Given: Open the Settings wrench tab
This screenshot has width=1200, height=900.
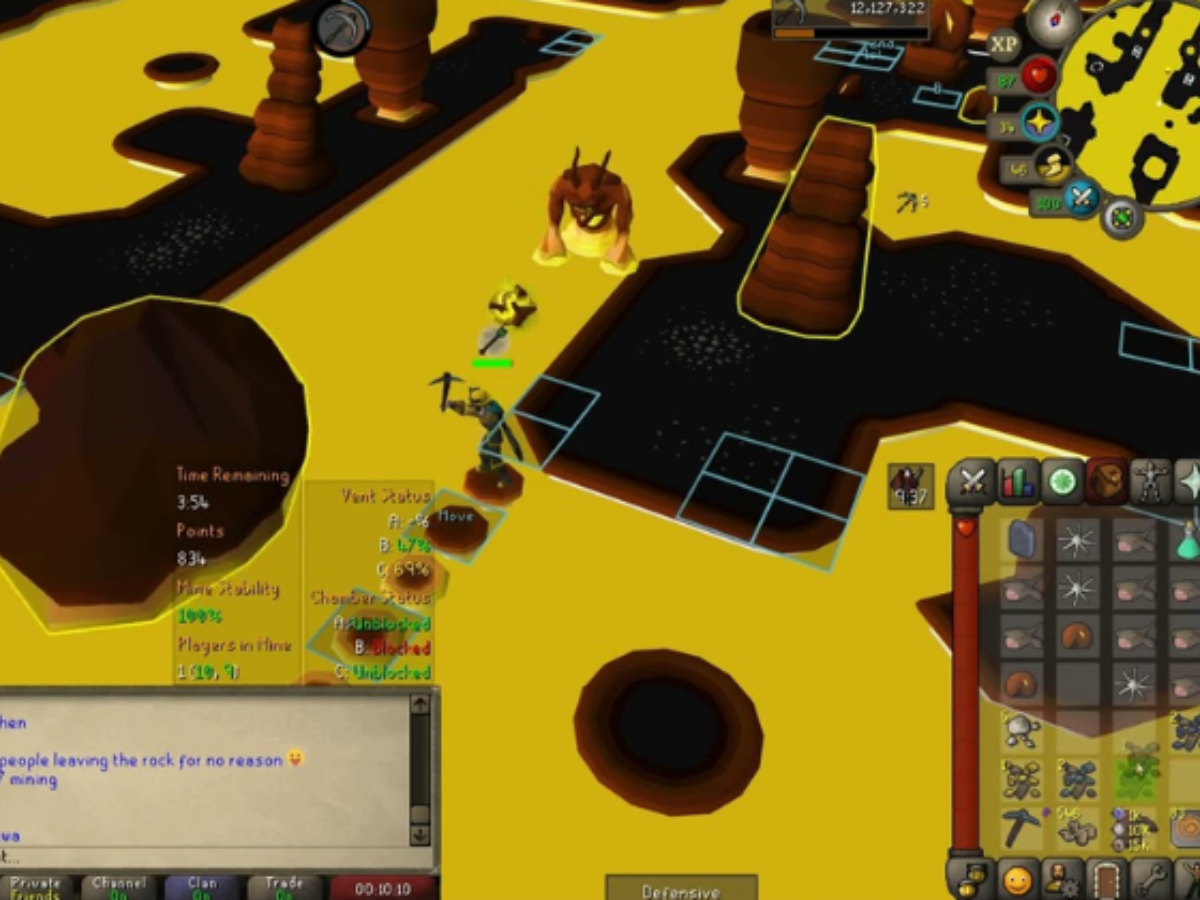Looking at the screenshot, I should point(1152,880).
